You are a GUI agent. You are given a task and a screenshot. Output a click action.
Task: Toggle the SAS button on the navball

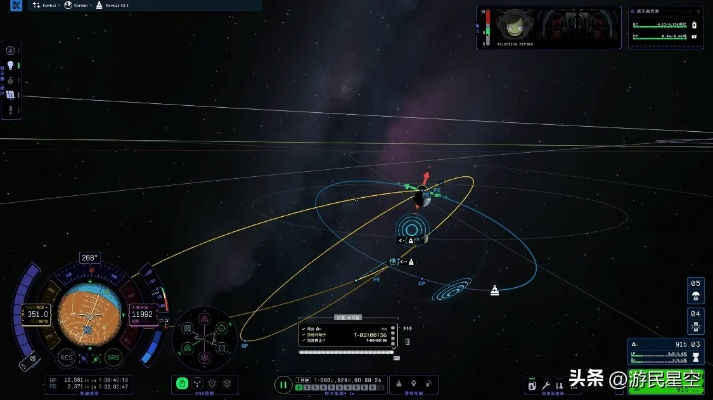[x=113, y=355]
